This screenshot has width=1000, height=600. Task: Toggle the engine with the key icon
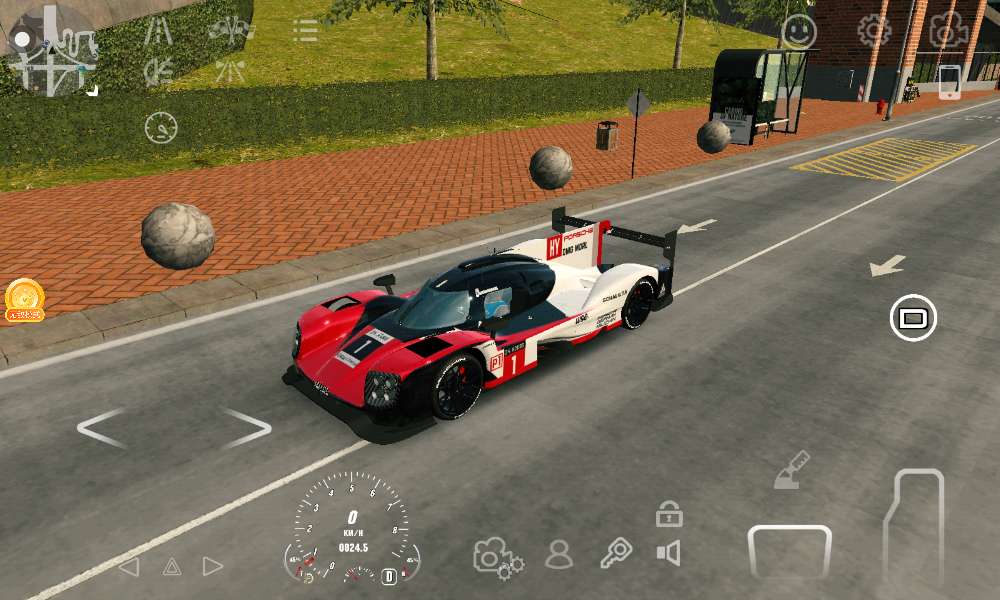click(616, 553)
